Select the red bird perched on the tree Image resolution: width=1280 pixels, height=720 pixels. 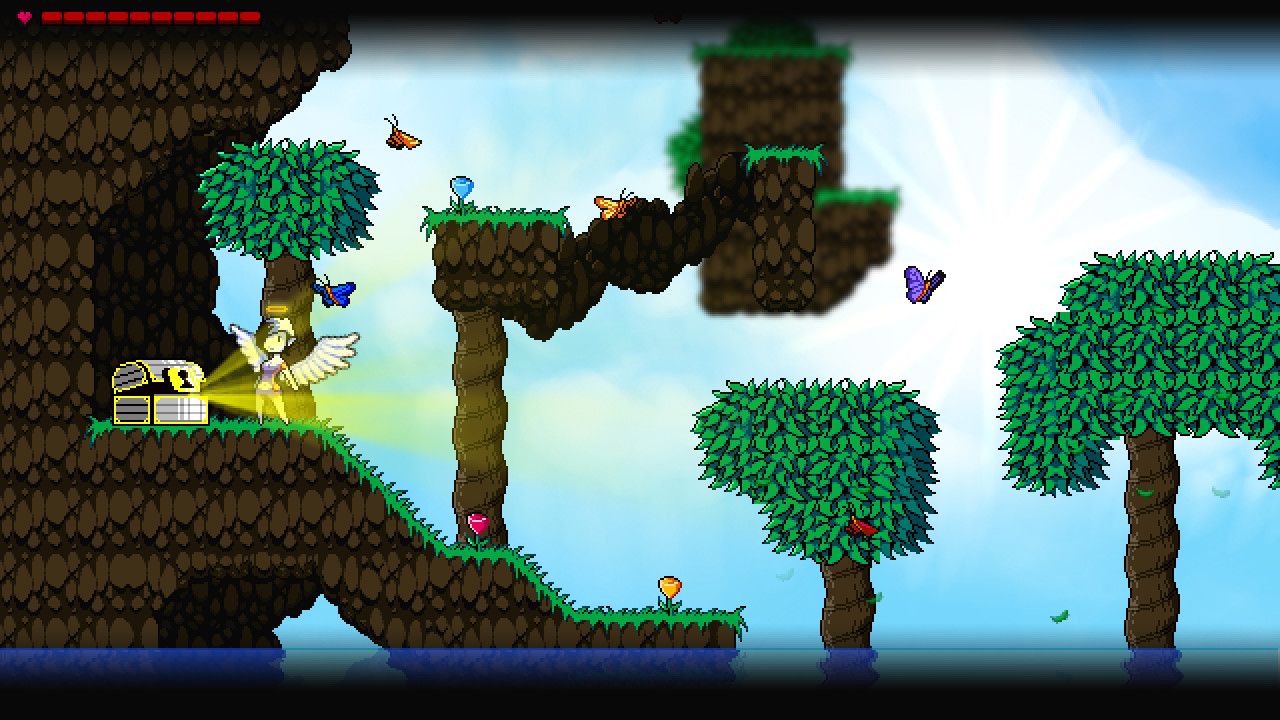click(x=860, y=524)
